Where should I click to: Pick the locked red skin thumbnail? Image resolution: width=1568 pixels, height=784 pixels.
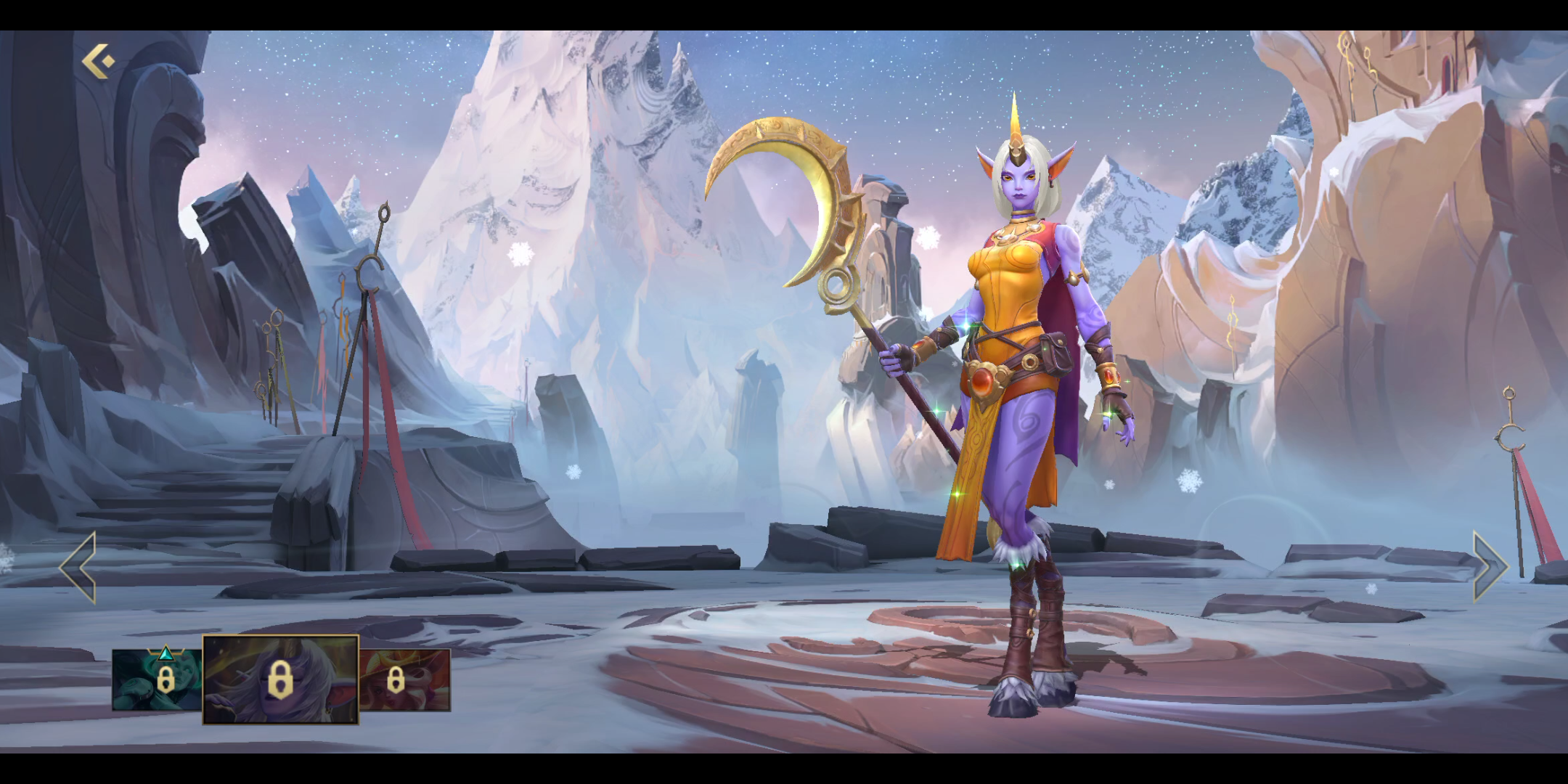click(x=405, y=679)
